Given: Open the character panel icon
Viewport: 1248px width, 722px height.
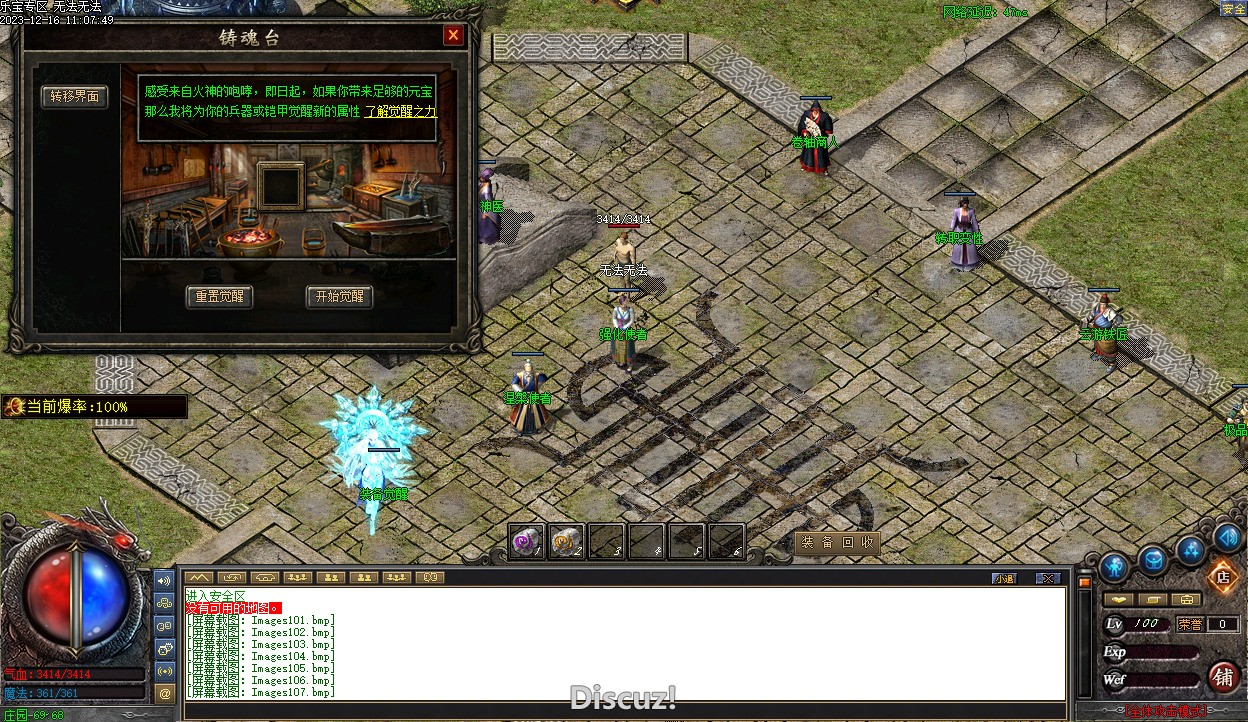Looking at the screenshot, I should 1114,567.
